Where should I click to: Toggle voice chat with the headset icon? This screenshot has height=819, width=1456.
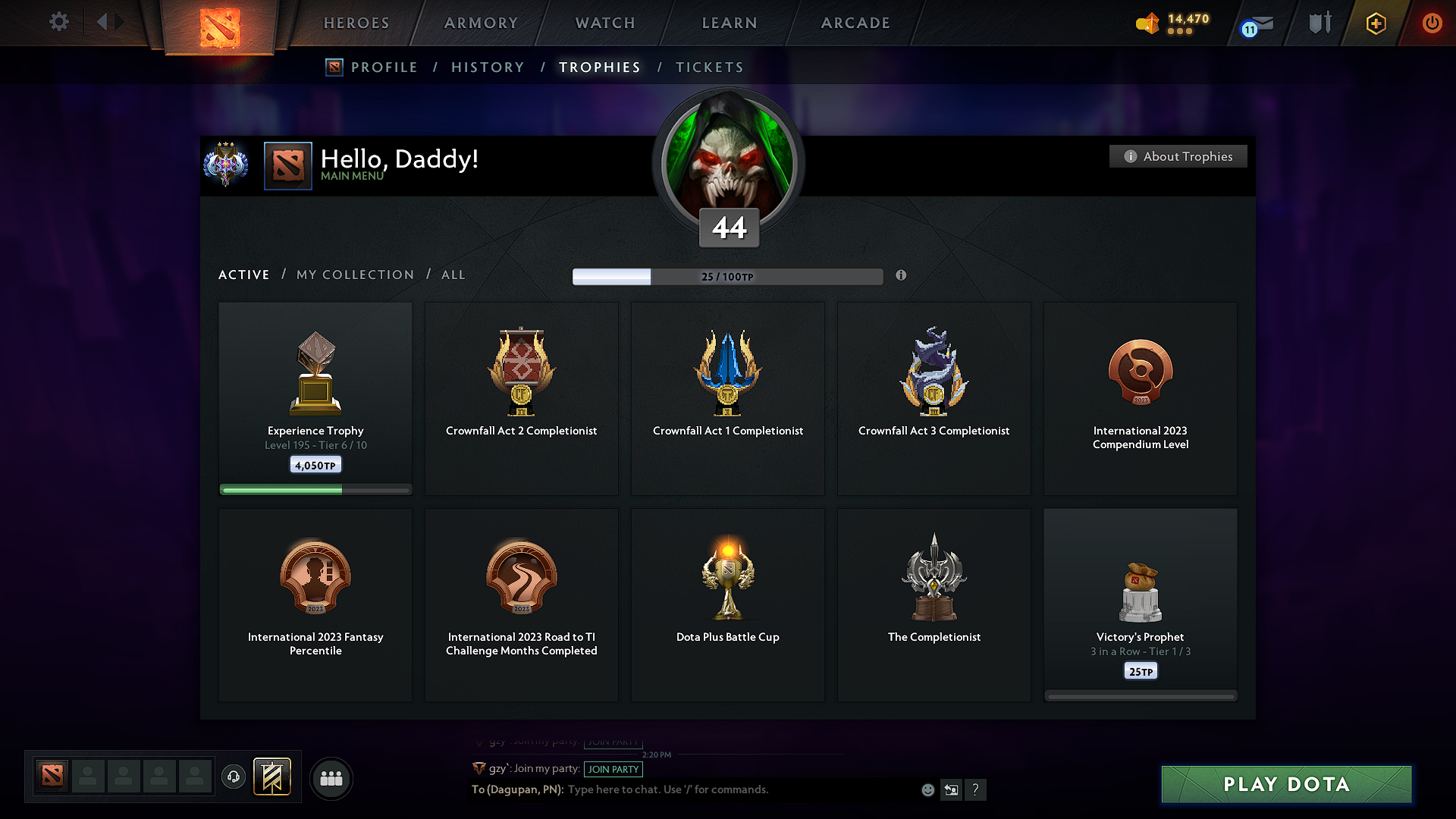(233, 778)
